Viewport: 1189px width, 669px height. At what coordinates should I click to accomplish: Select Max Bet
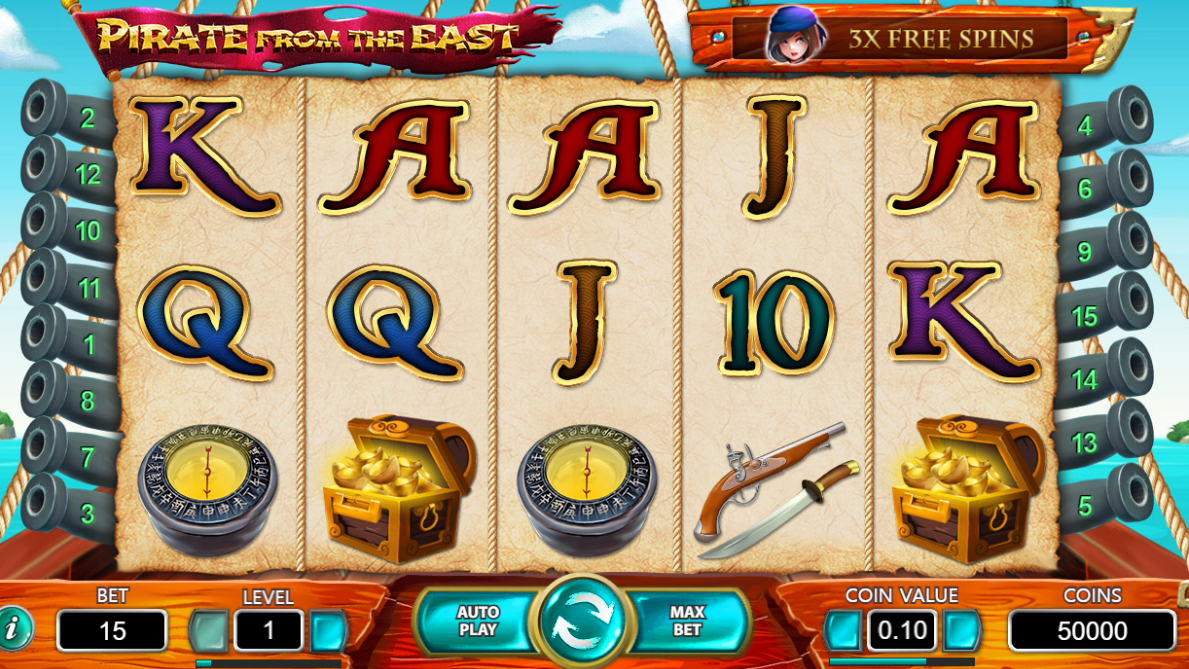click(688, 621)
